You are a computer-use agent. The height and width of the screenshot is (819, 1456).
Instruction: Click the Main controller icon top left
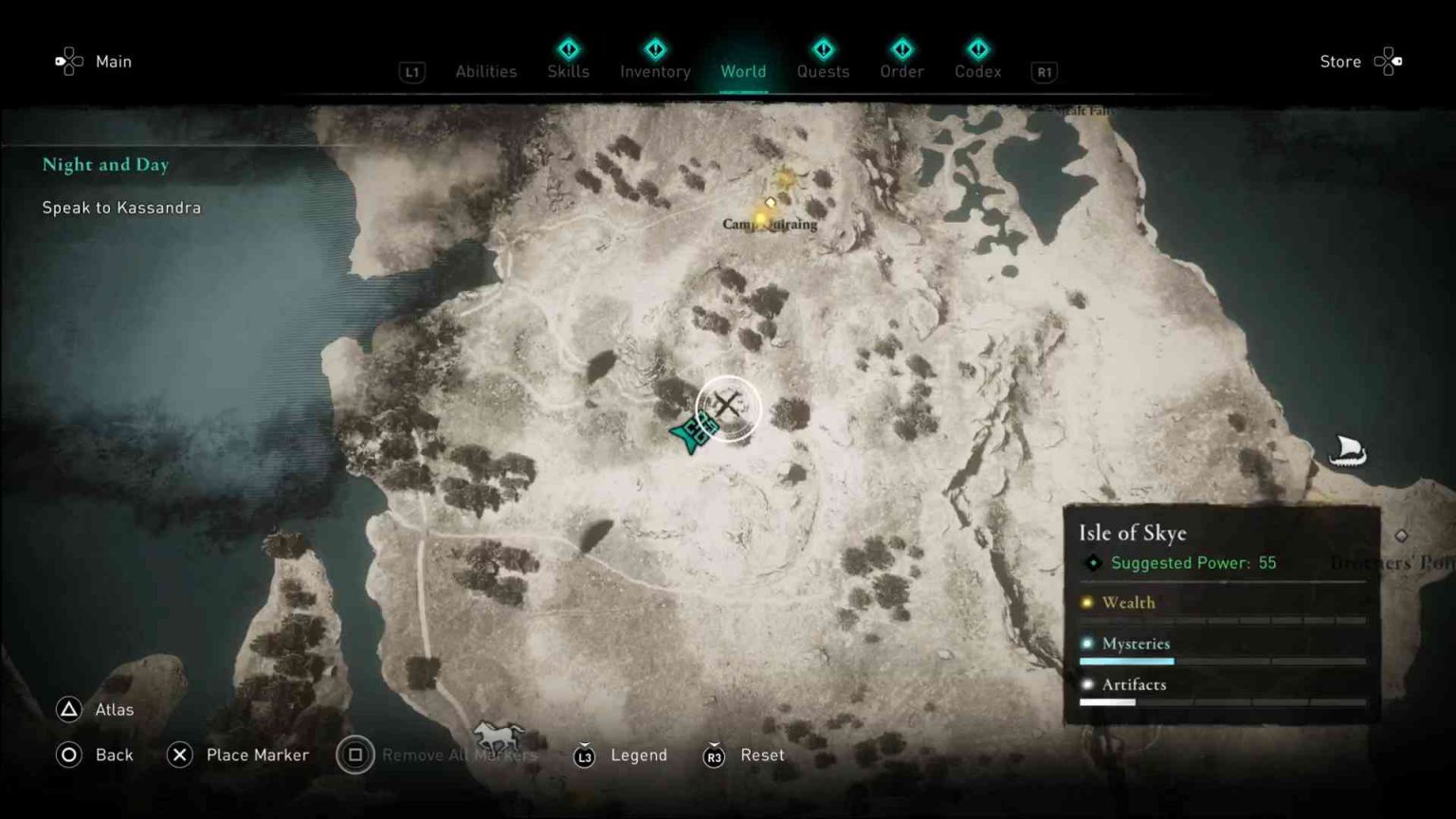pyautogui.click(x=67, y=61)
